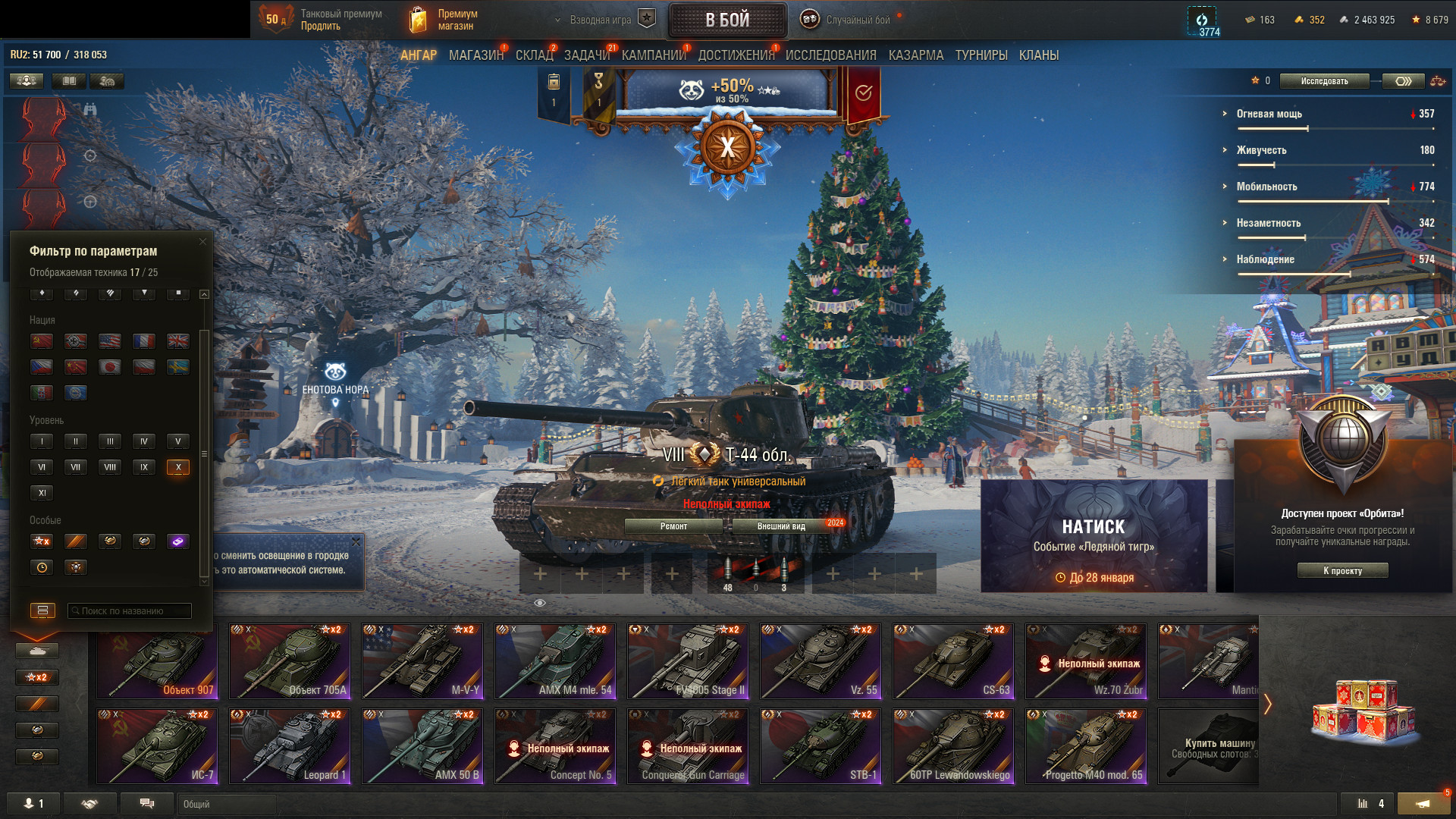
Task: Select the STB-1 tank card
Action: 821,745
